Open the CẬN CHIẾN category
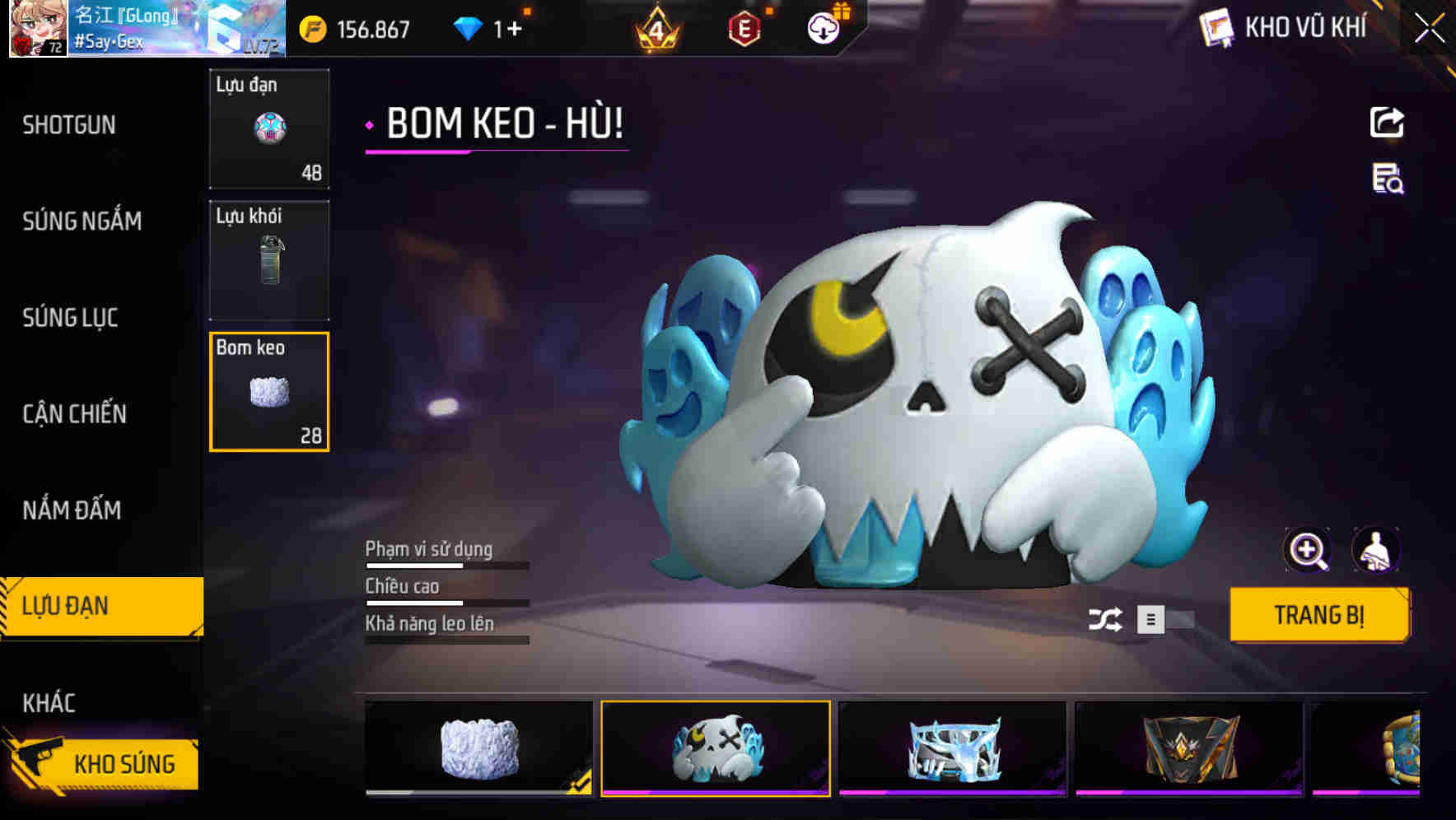The height and width of the screenshot is (820, 1456). pyautogui.click(x=74, y=414)
